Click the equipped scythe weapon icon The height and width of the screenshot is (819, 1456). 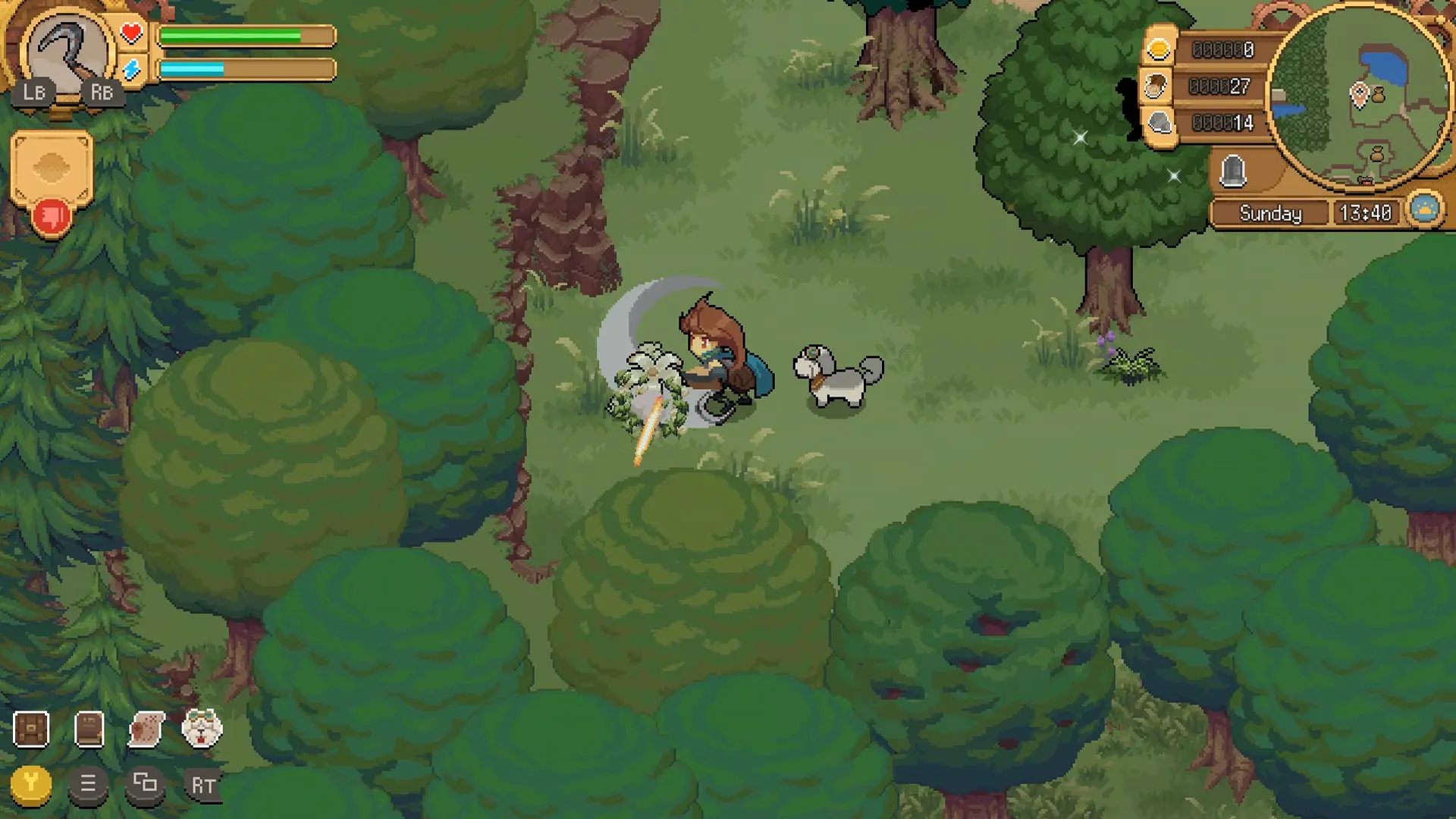[x=68, y=47]
